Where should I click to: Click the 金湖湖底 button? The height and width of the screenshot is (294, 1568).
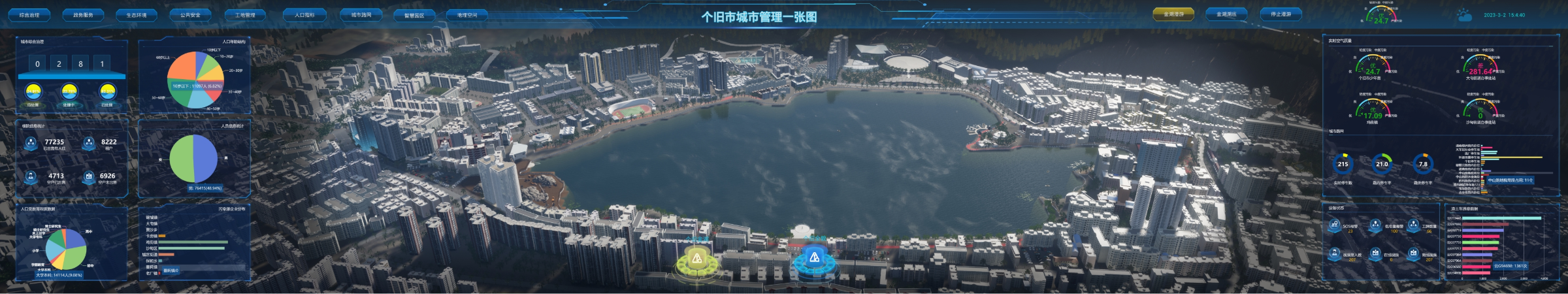pos(1226,14)
